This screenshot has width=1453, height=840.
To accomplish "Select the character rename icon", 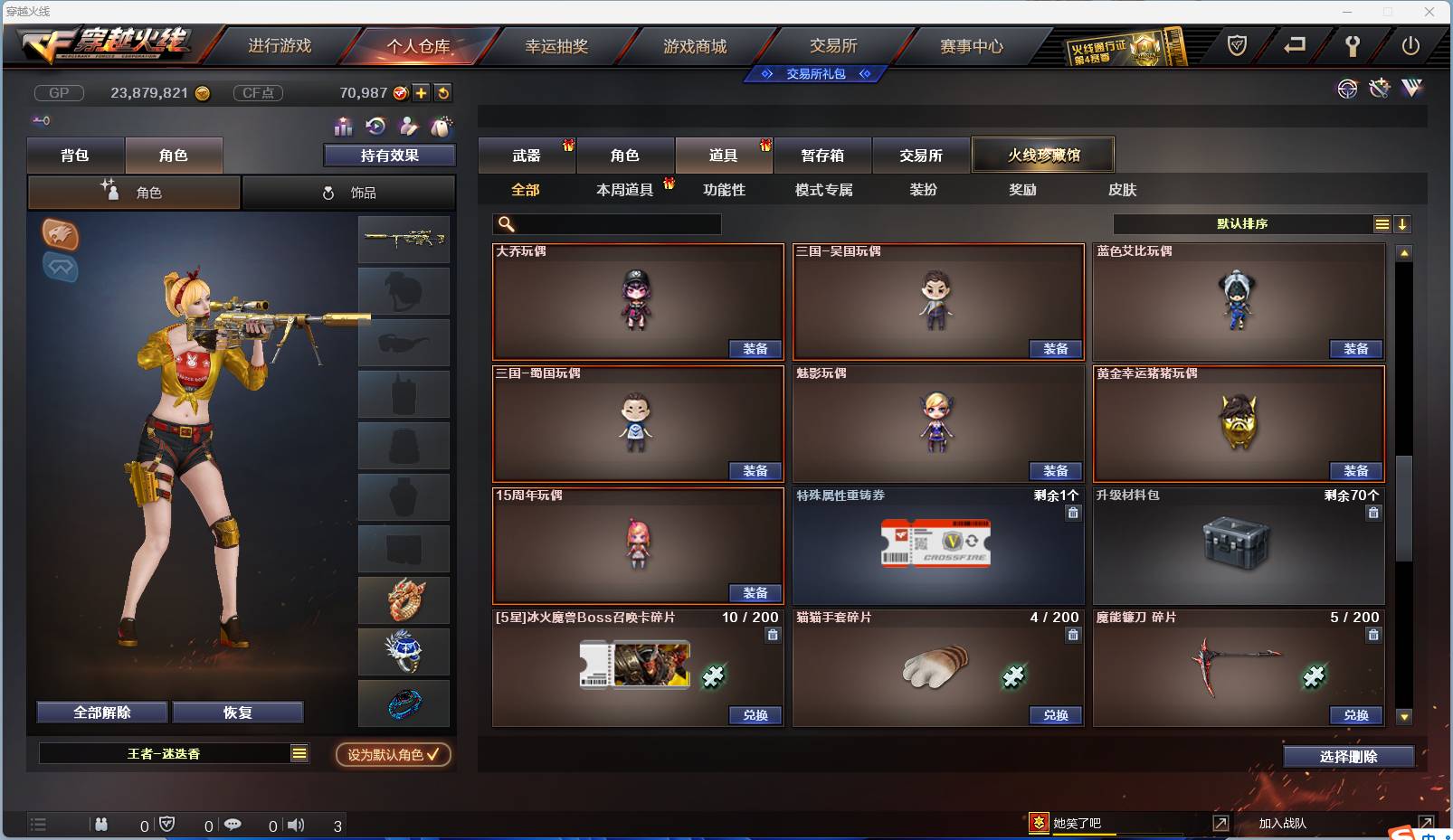I will [x=407, y=127].
